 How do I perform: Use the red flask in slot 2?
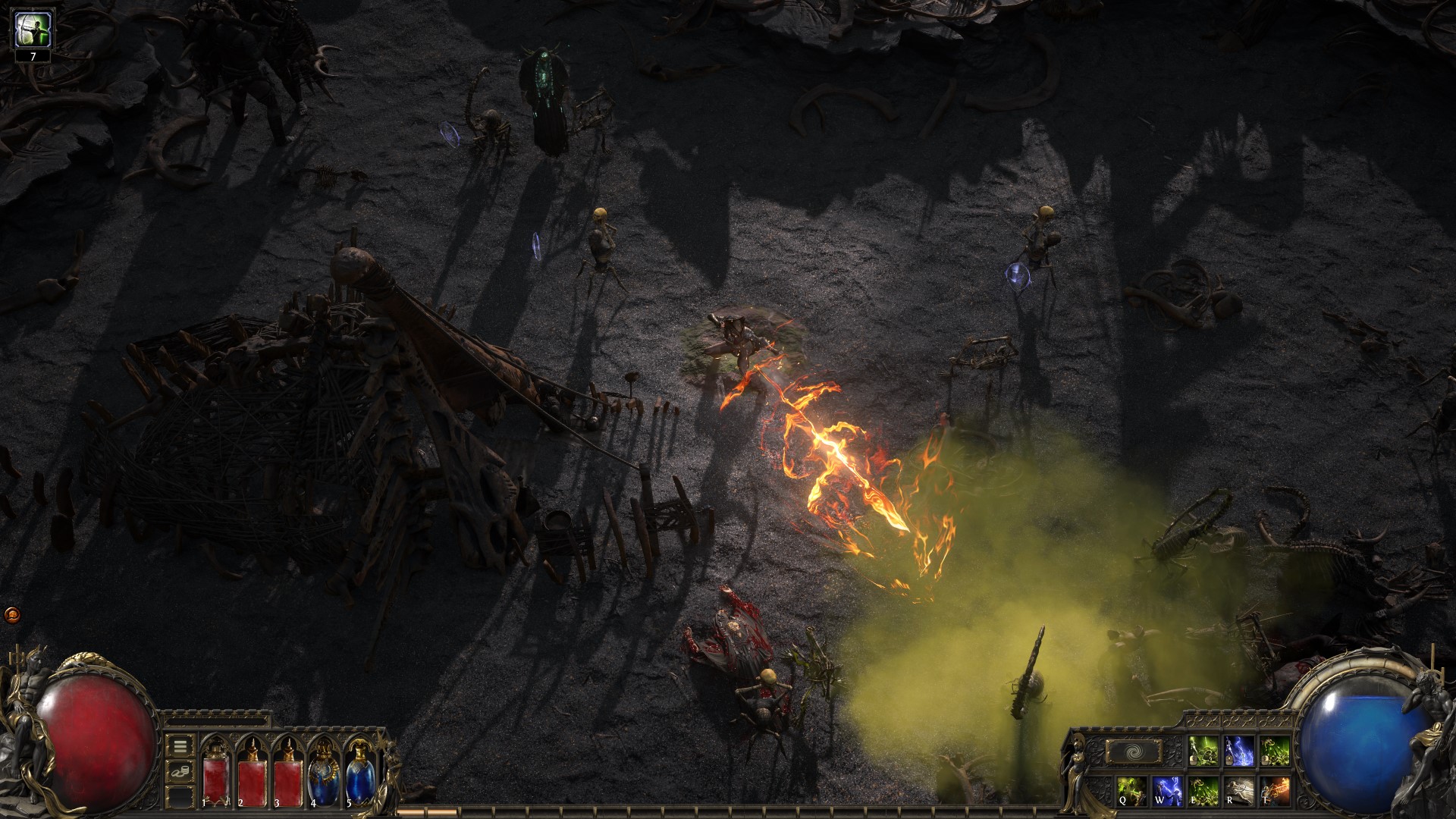pyautogui.click(x=251, y=781)
